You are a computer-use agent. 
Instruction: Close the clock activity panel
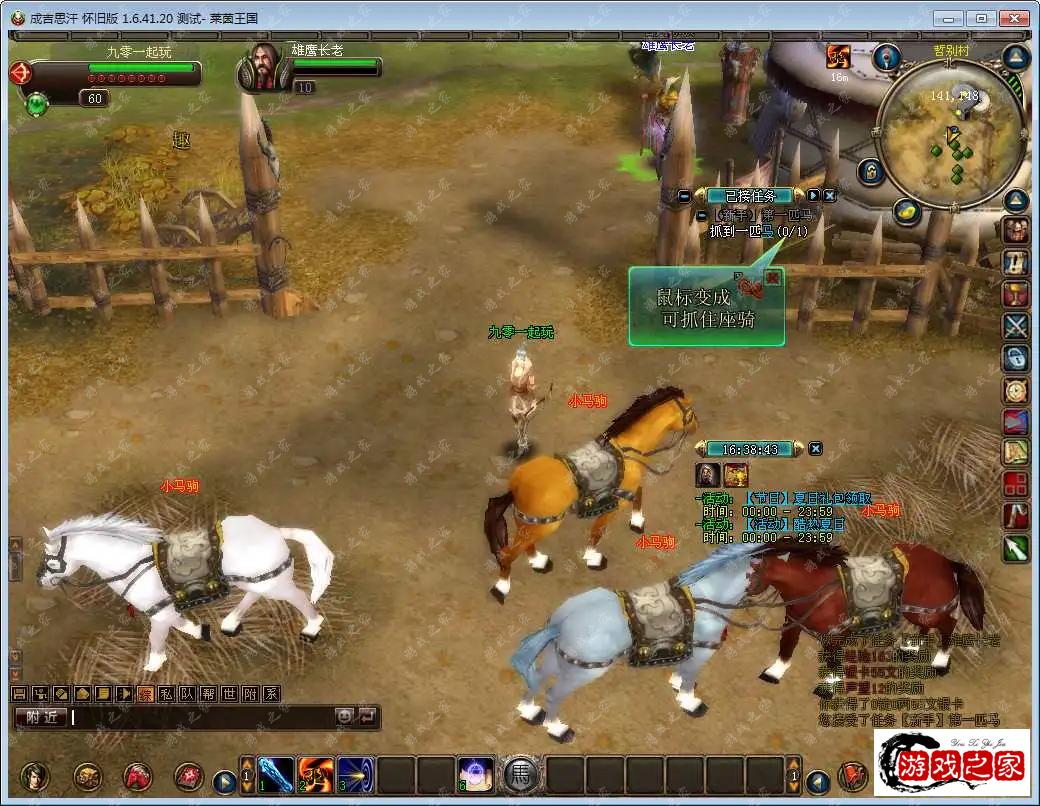point(815,449)
